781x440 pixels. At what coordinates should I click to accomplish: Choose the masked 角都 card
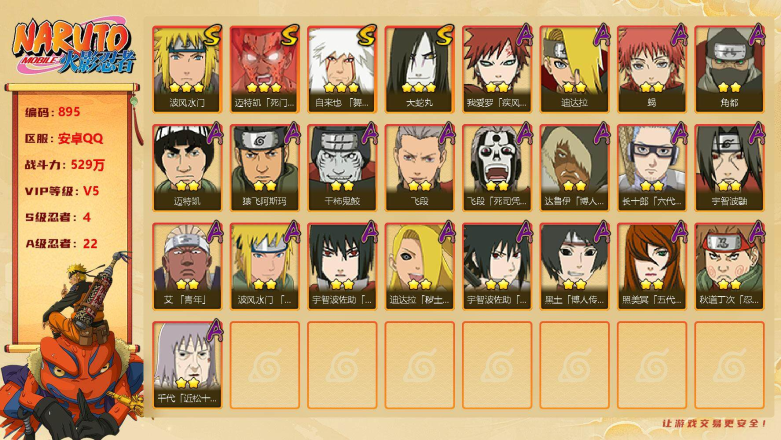click(x=729, y=66)
